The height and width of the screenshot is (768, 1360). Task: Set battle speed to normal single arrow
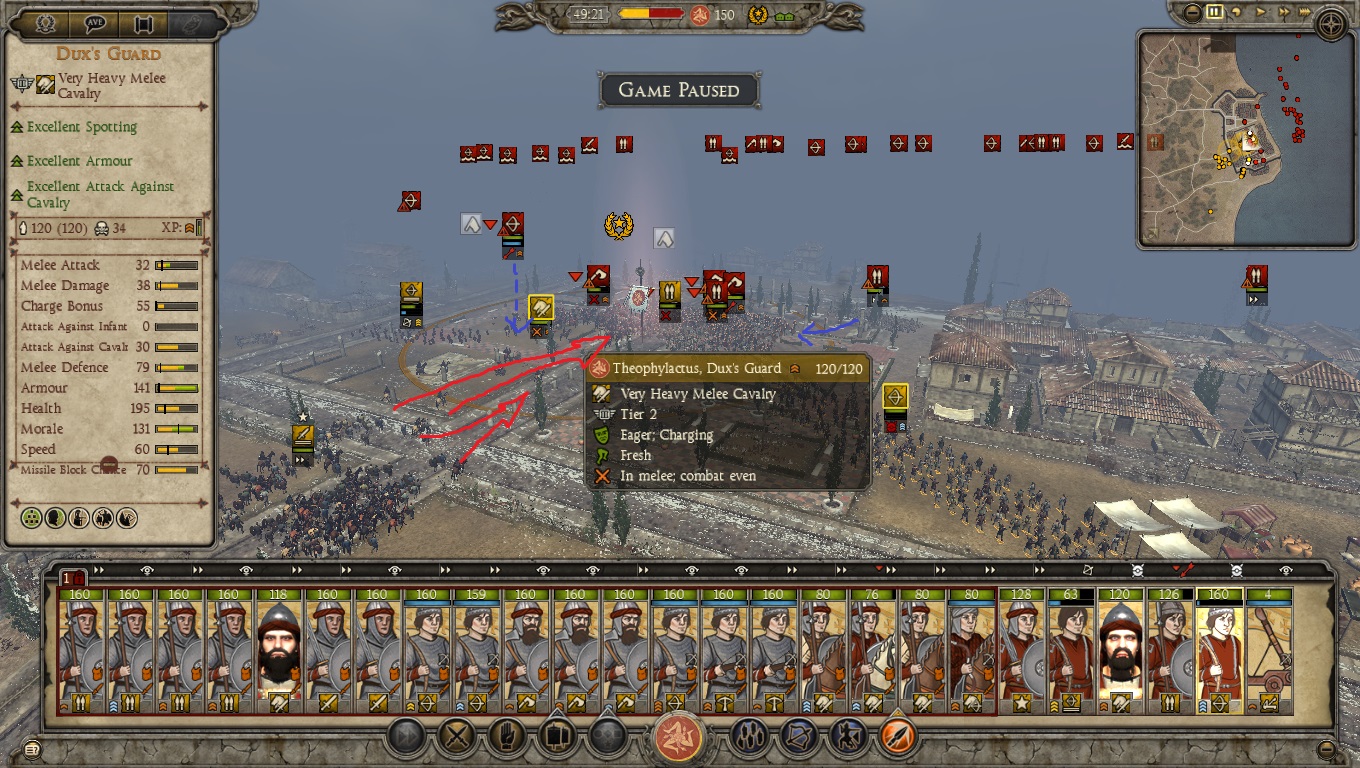pyautogui.click(x=1261, y=13)
